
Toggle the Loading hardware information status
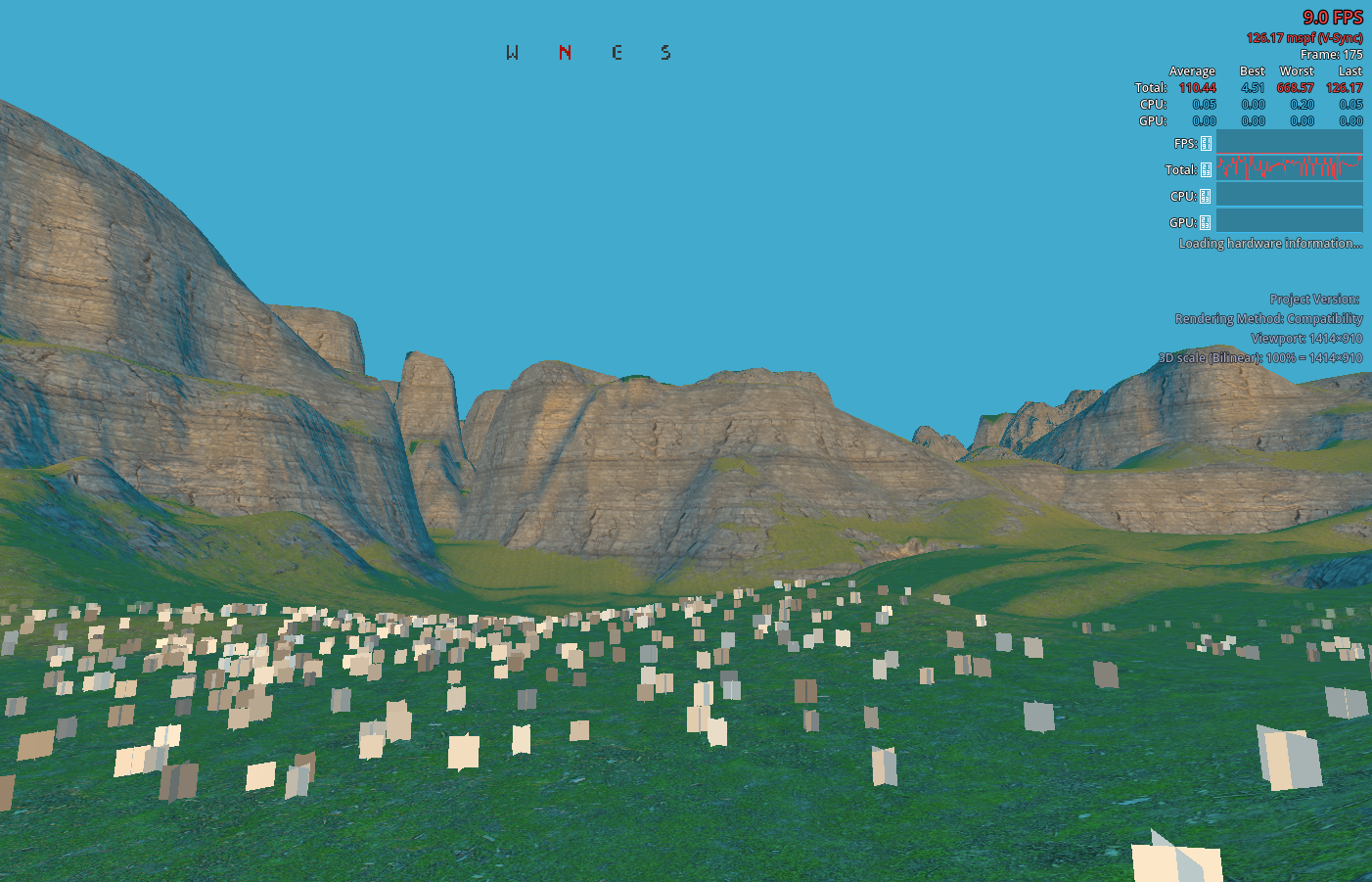point(1269,243)
